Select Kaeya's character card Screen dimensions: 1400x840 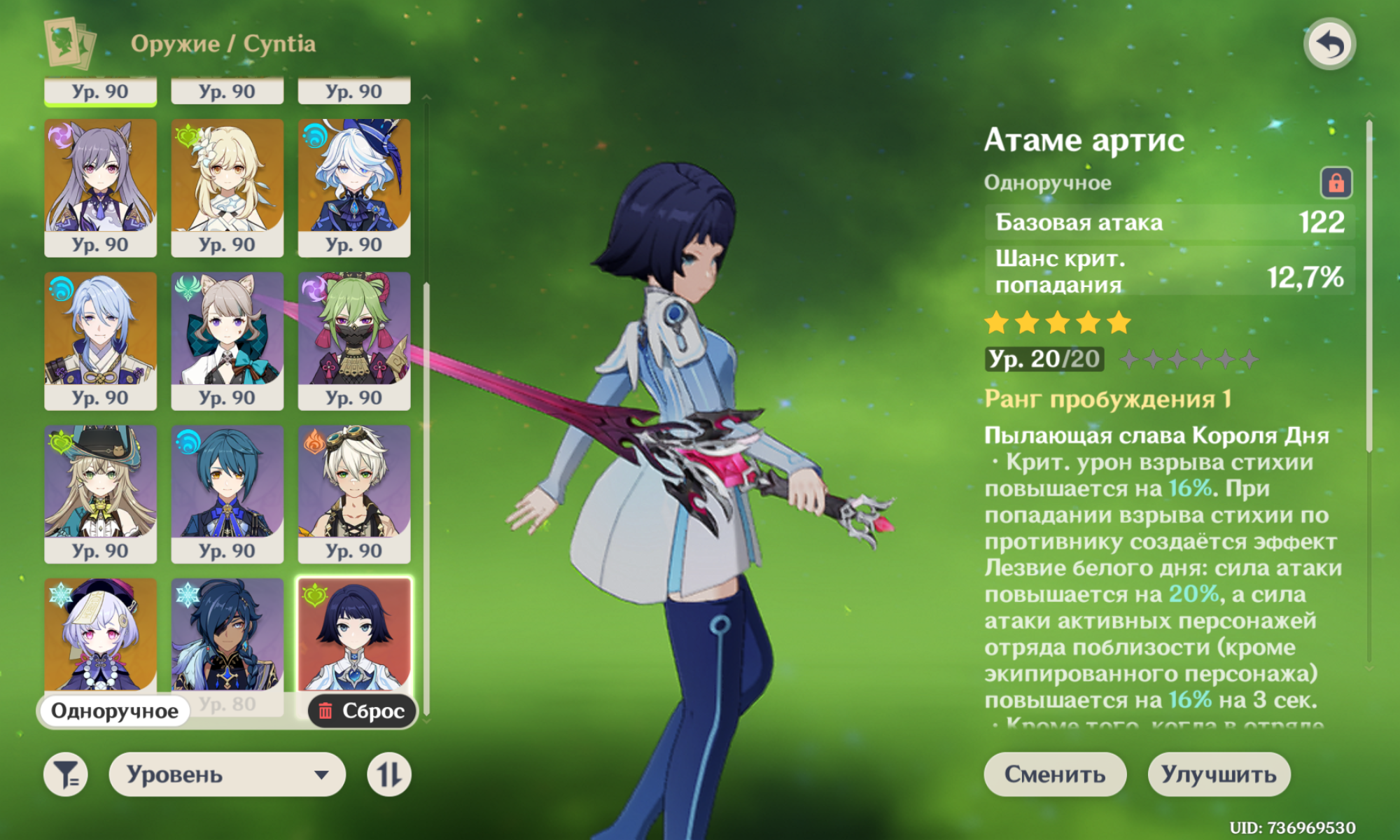pyautogui.click(x=227, y=633)
